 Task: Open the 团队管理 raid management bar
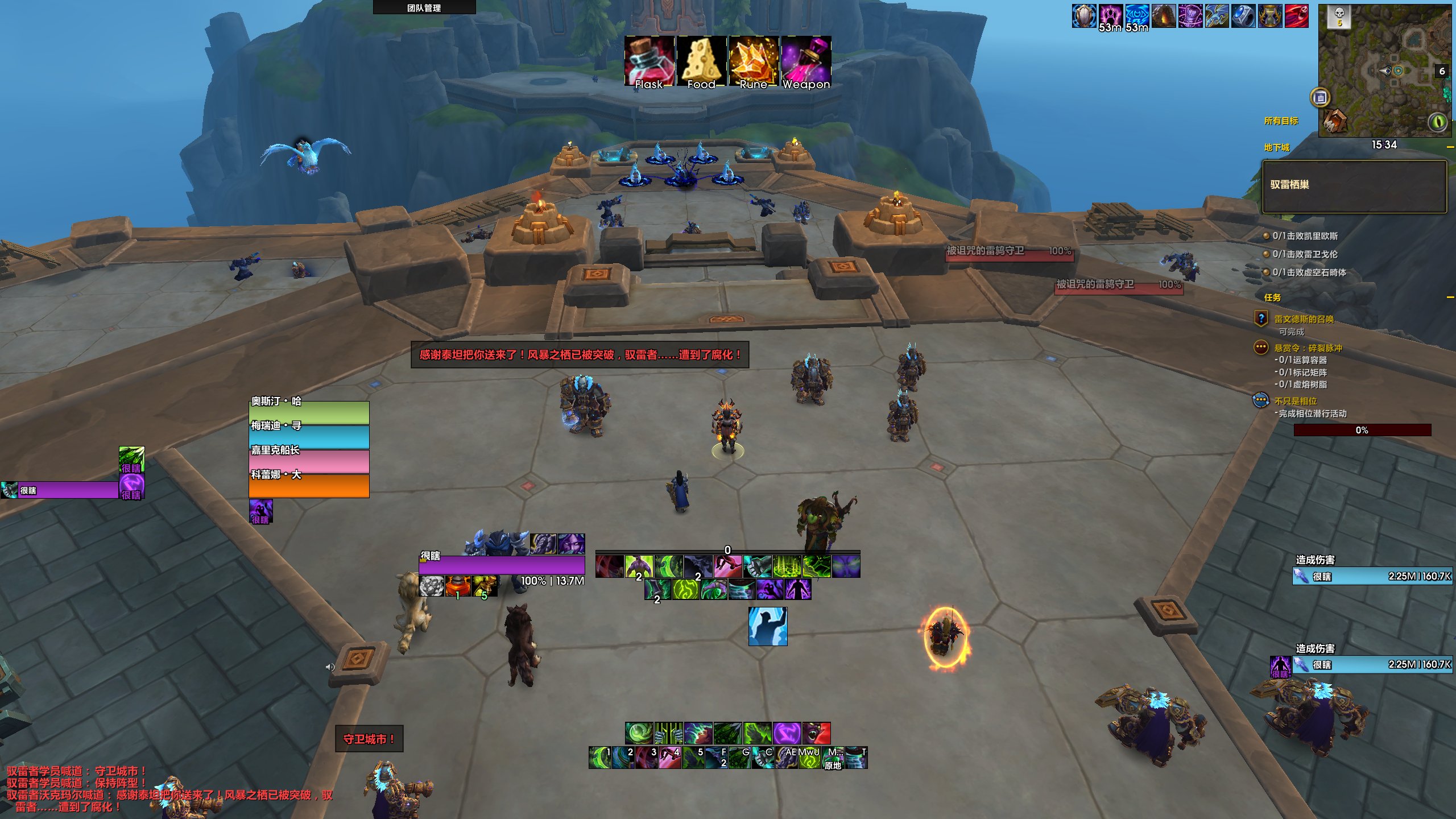click(424, 7)
